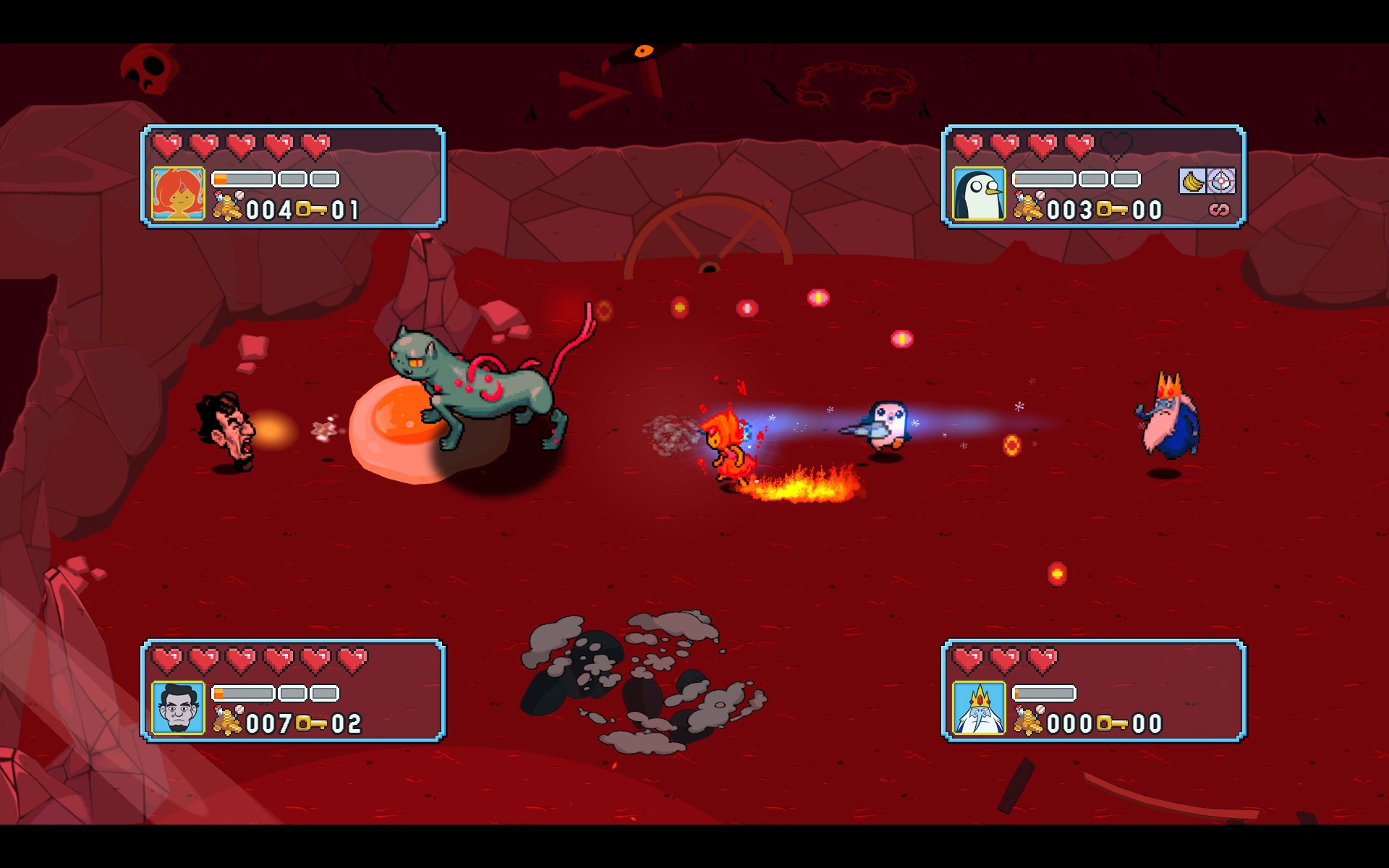This screenshot has width=1389, height=868.
Task: Select the Ice King portrait
Action: (x=979, y=707)
